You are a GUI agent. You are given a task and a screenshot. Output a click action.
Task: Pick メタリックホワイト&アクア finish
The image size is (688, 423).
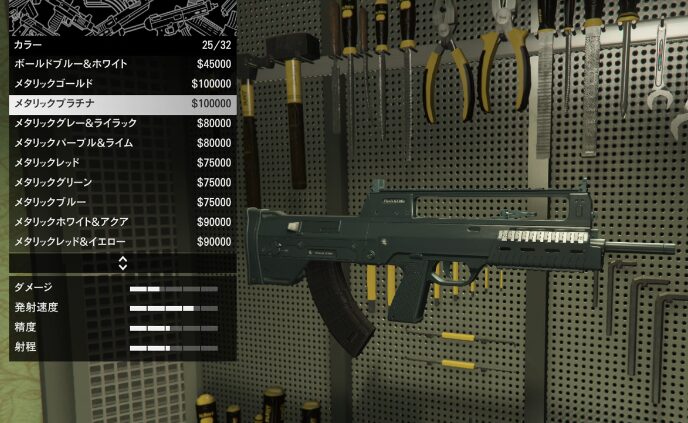click(x=120, y=222)
